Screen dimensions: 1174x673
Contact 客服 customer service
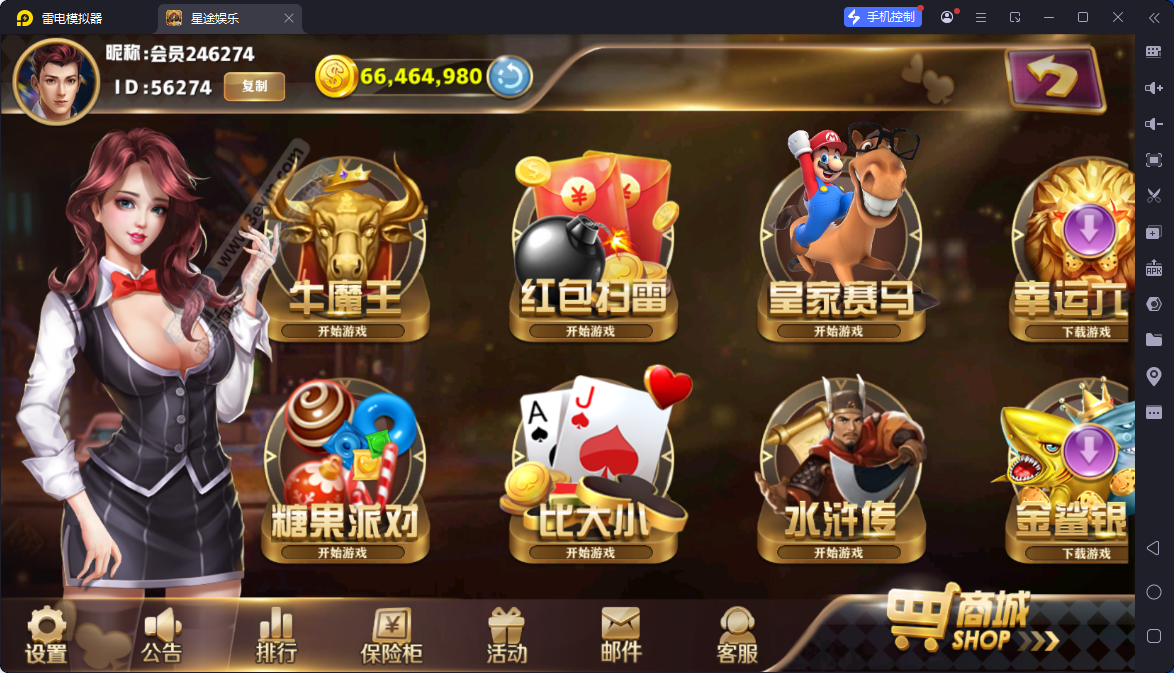pos(737,636)
